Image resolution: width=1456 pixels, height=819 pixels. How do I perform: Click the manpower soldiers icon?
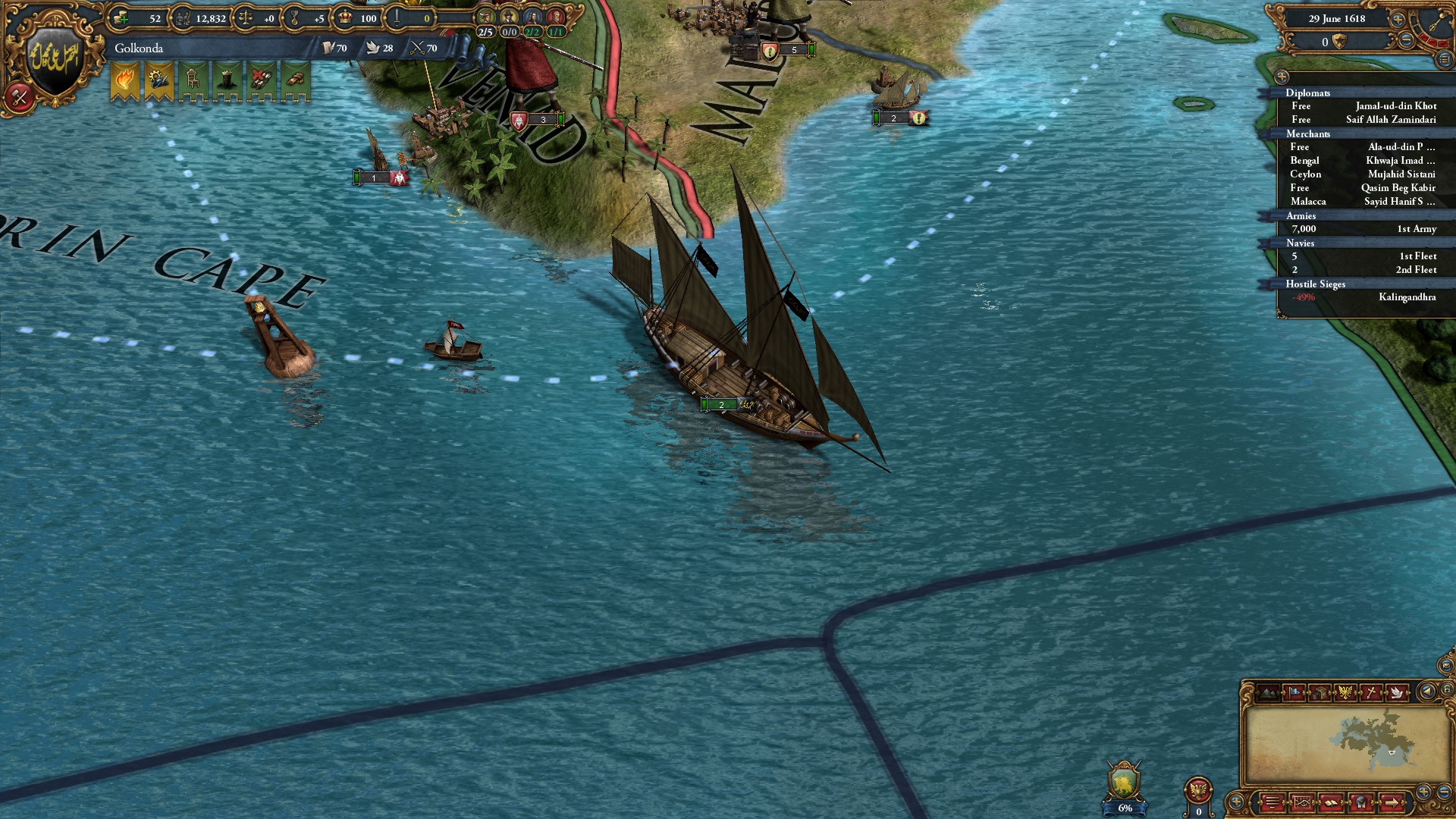pos(184,18)
